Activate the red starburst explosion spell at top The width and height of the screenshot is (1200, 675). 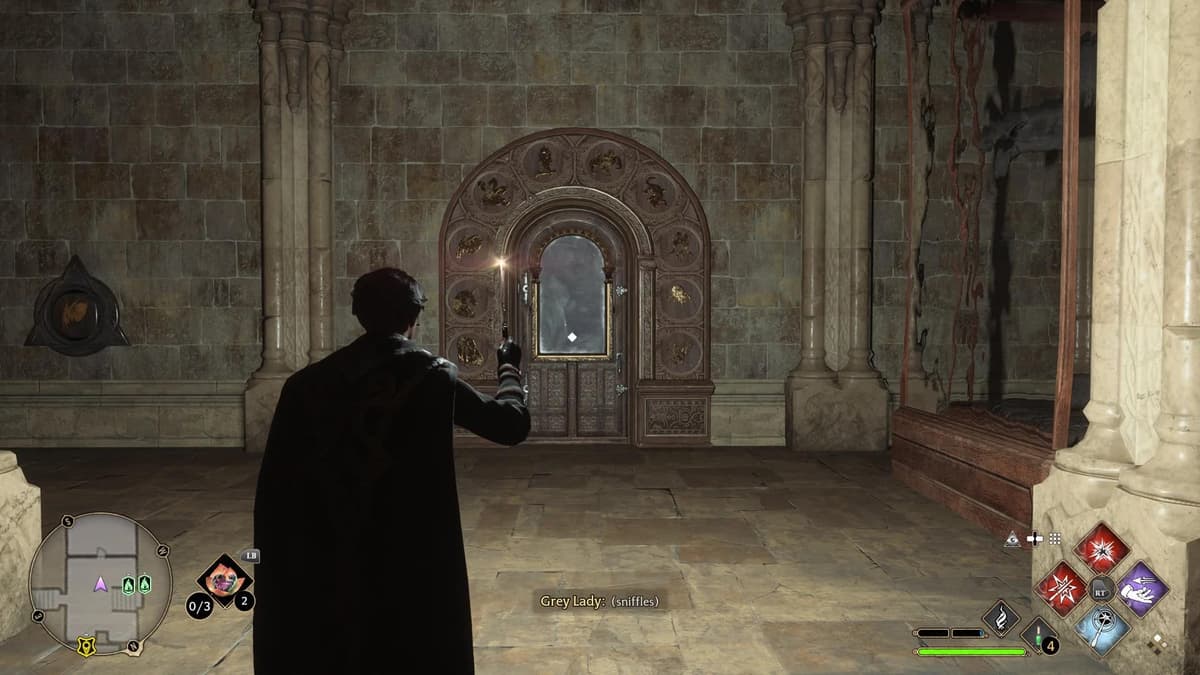pos(1101,547)
